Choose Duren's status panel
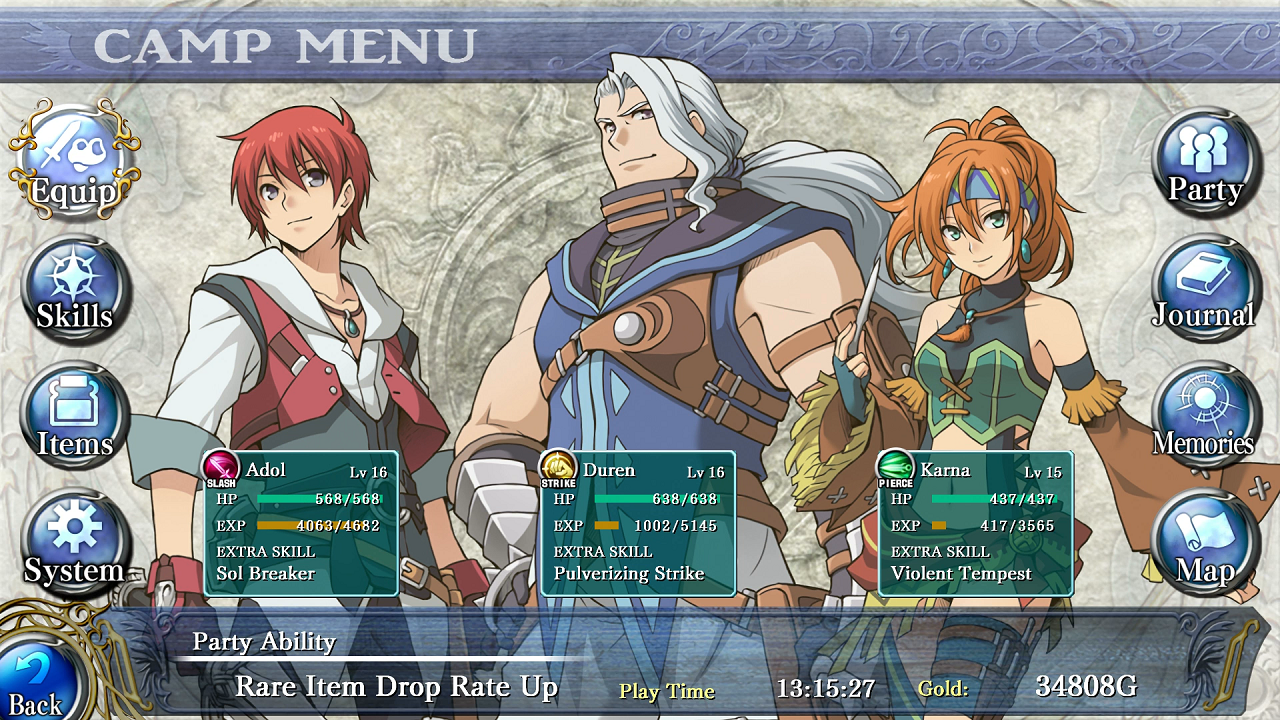 click(x=638, y=523)
